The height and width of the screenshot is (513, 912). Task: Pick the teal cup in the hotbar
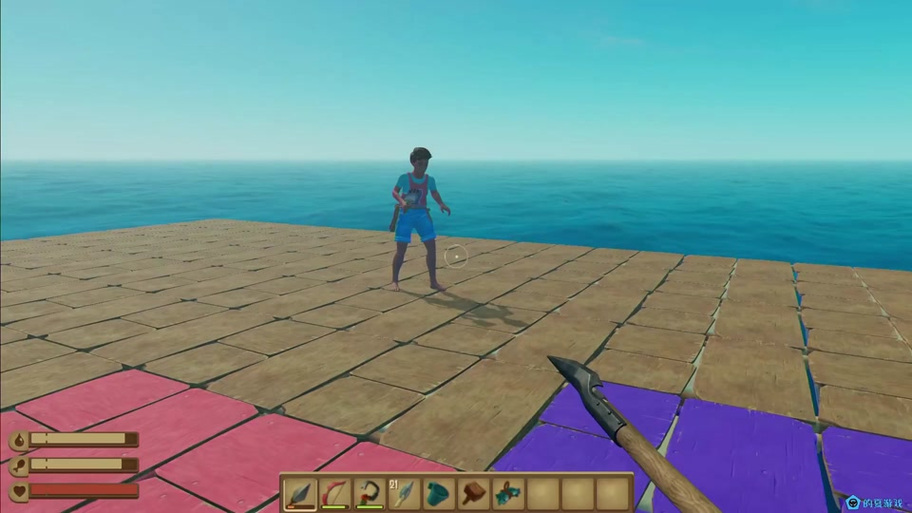click(439, 493)
